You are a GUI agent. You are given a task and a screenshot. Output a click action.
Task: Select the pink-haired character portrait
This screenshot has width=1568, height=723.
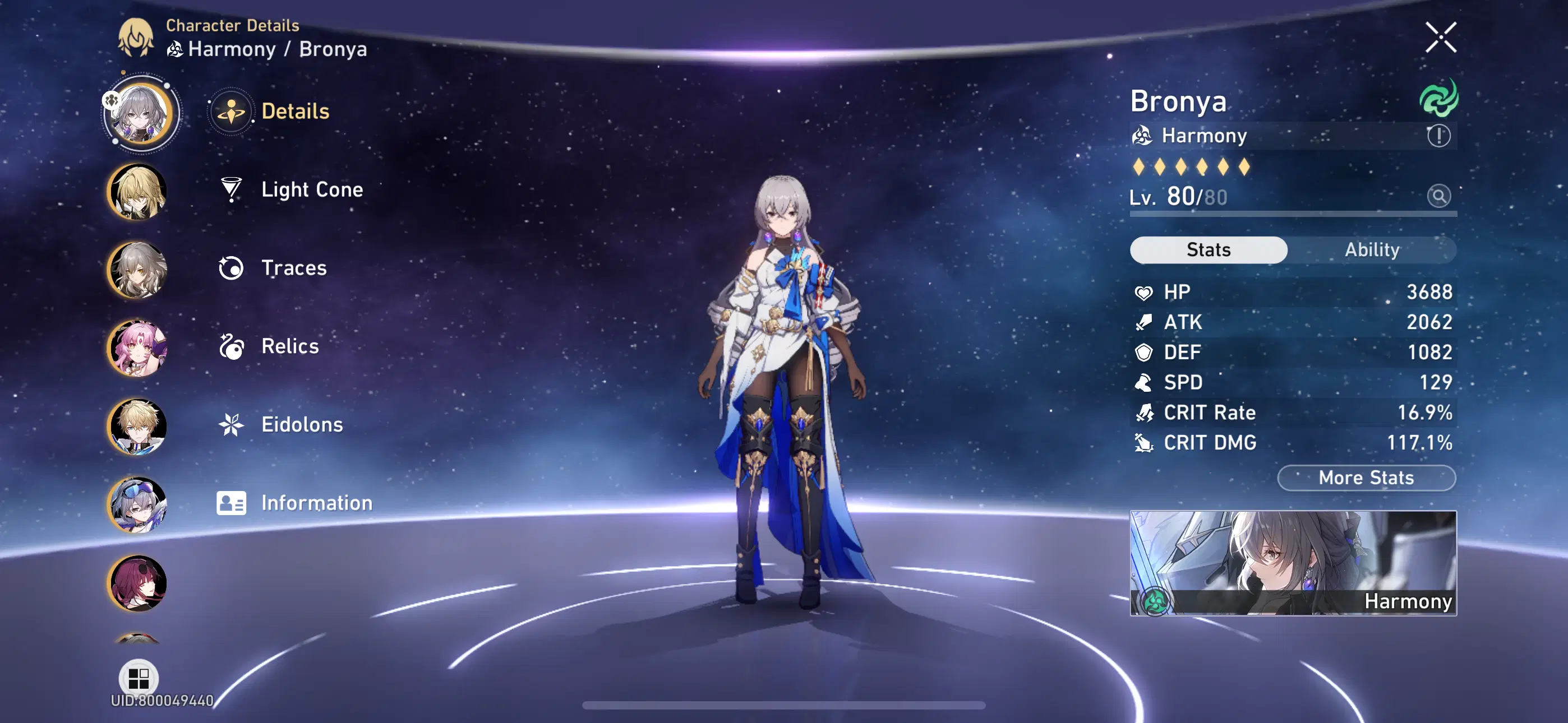pos(137,348)
